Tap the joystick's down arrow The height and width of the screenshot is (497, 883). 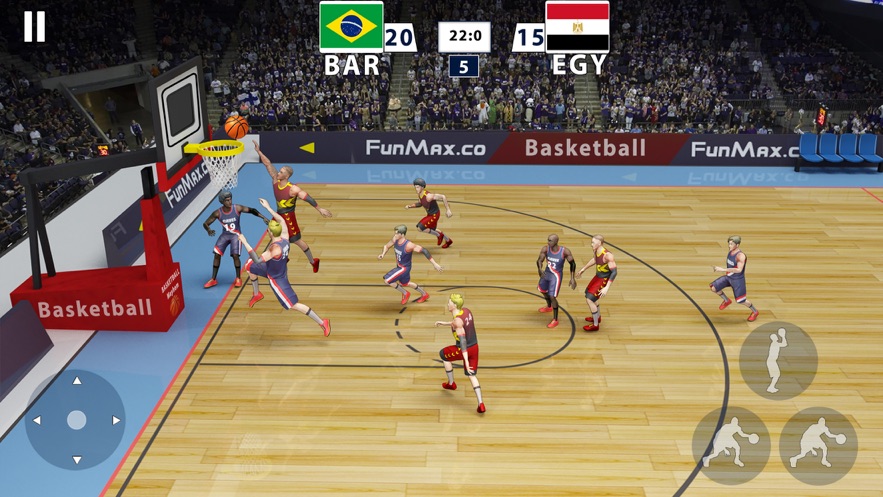(76, 459)
